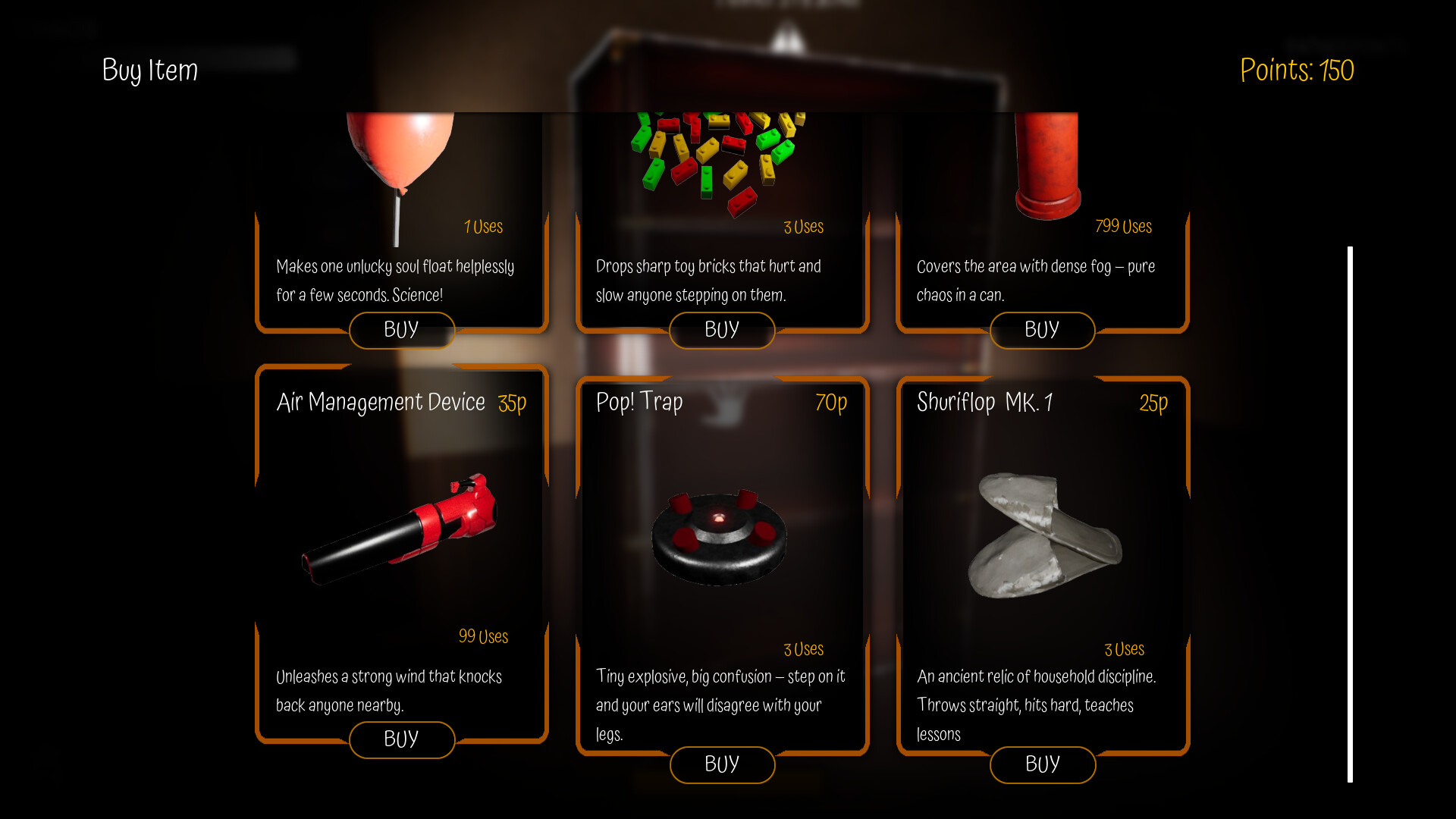The width and height of the screenshot is (1456, 819).
Task: Click the Shuriflop MK. 1 title text
Action: tap(986, 403)
